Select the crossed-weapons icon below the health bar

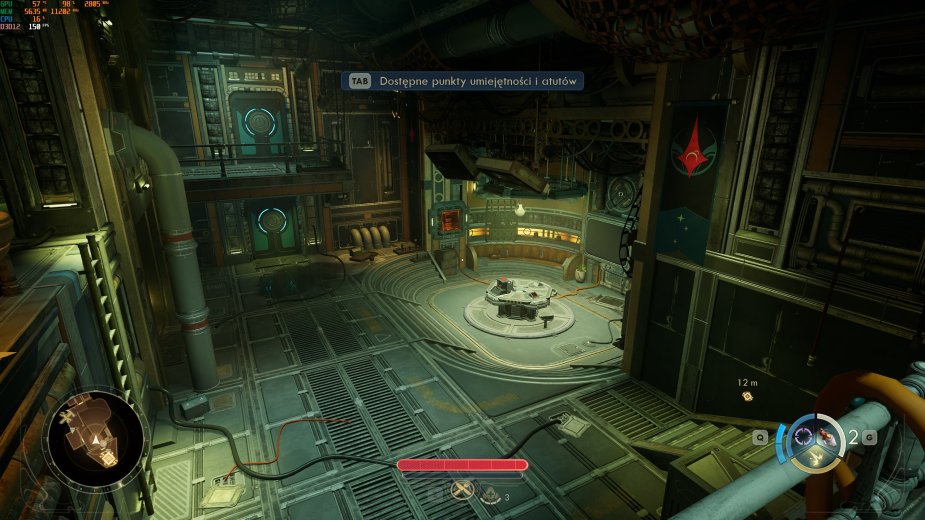click(x=461, y=489)
